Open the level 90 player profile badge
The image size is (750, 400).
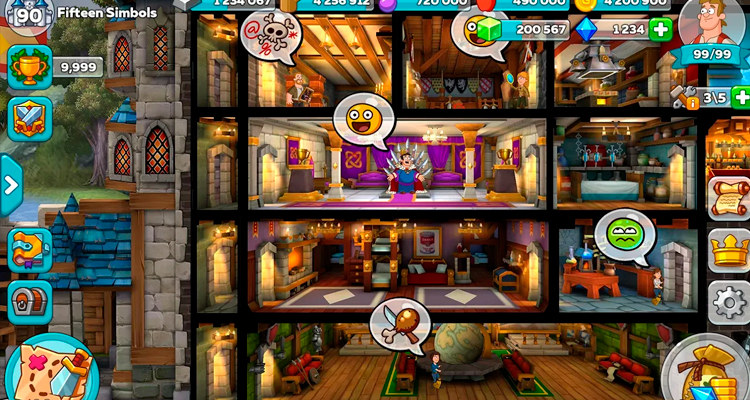point(29,14)
